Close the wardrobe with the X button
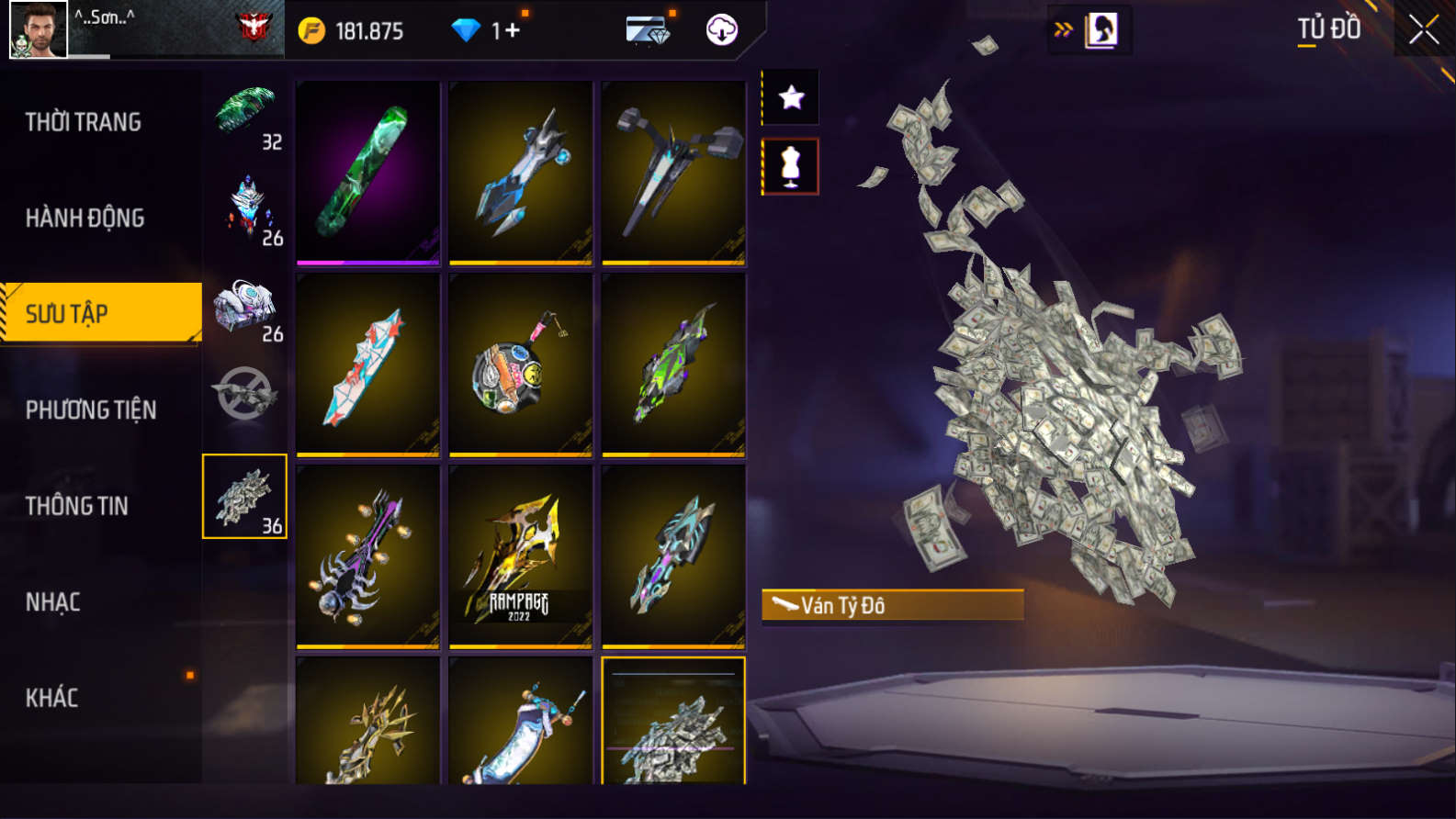The height and width of the screenshot is (819, 1456). tap(1423, 30)
